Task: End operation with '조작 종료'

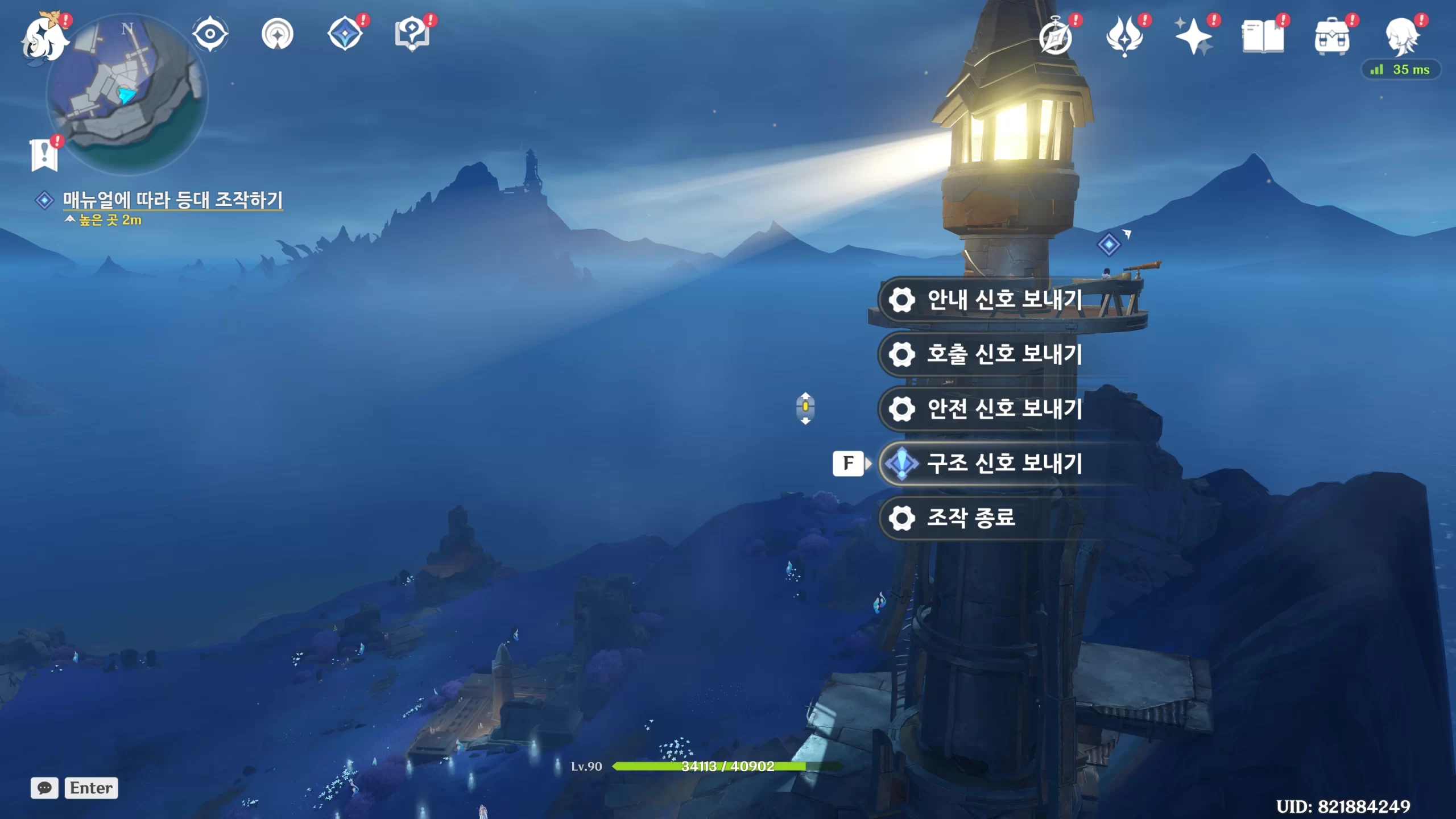Action: click(970, 518)
